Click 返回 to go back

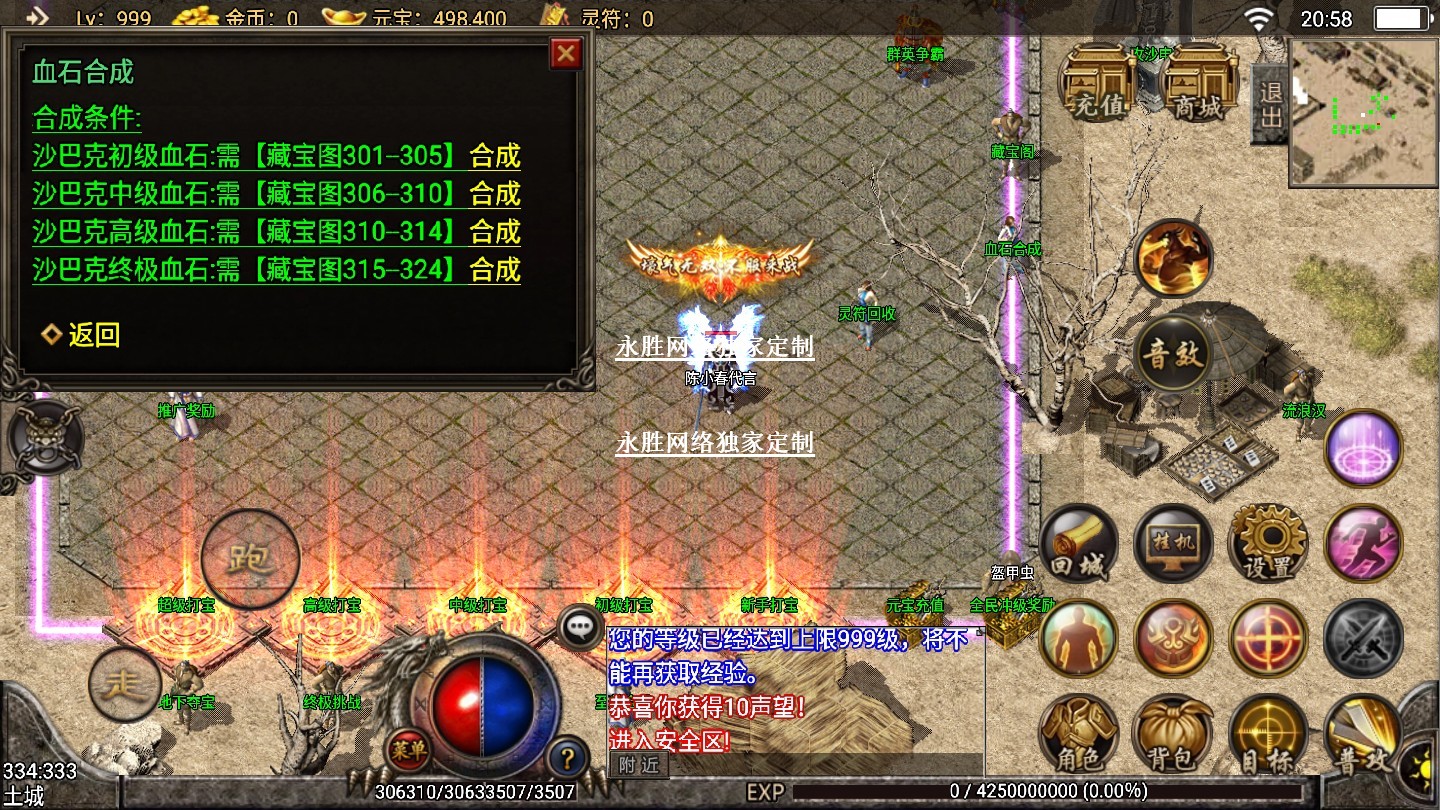81,335
